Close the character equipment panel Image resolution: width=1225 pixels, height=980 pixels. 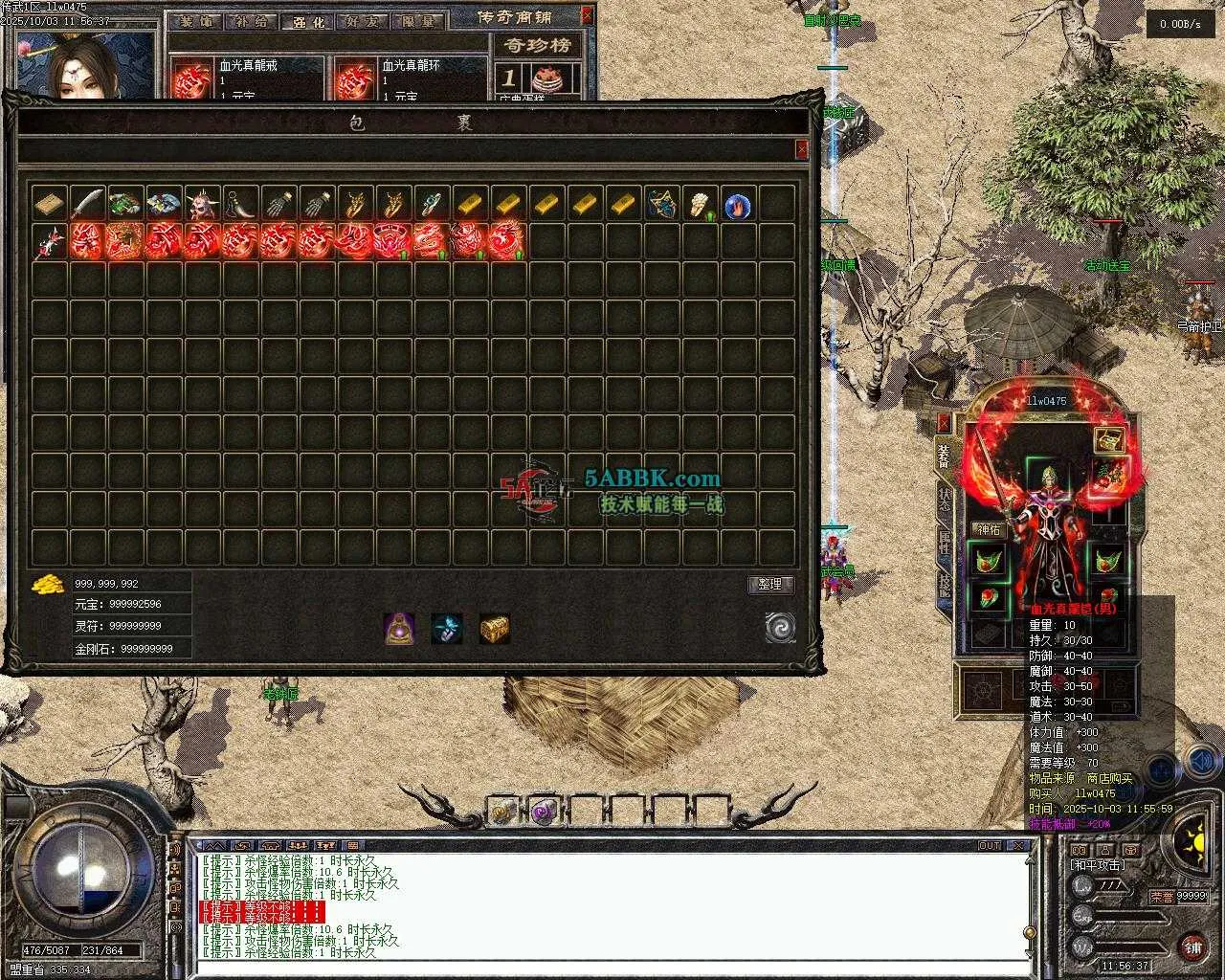(x=945, y=423)
